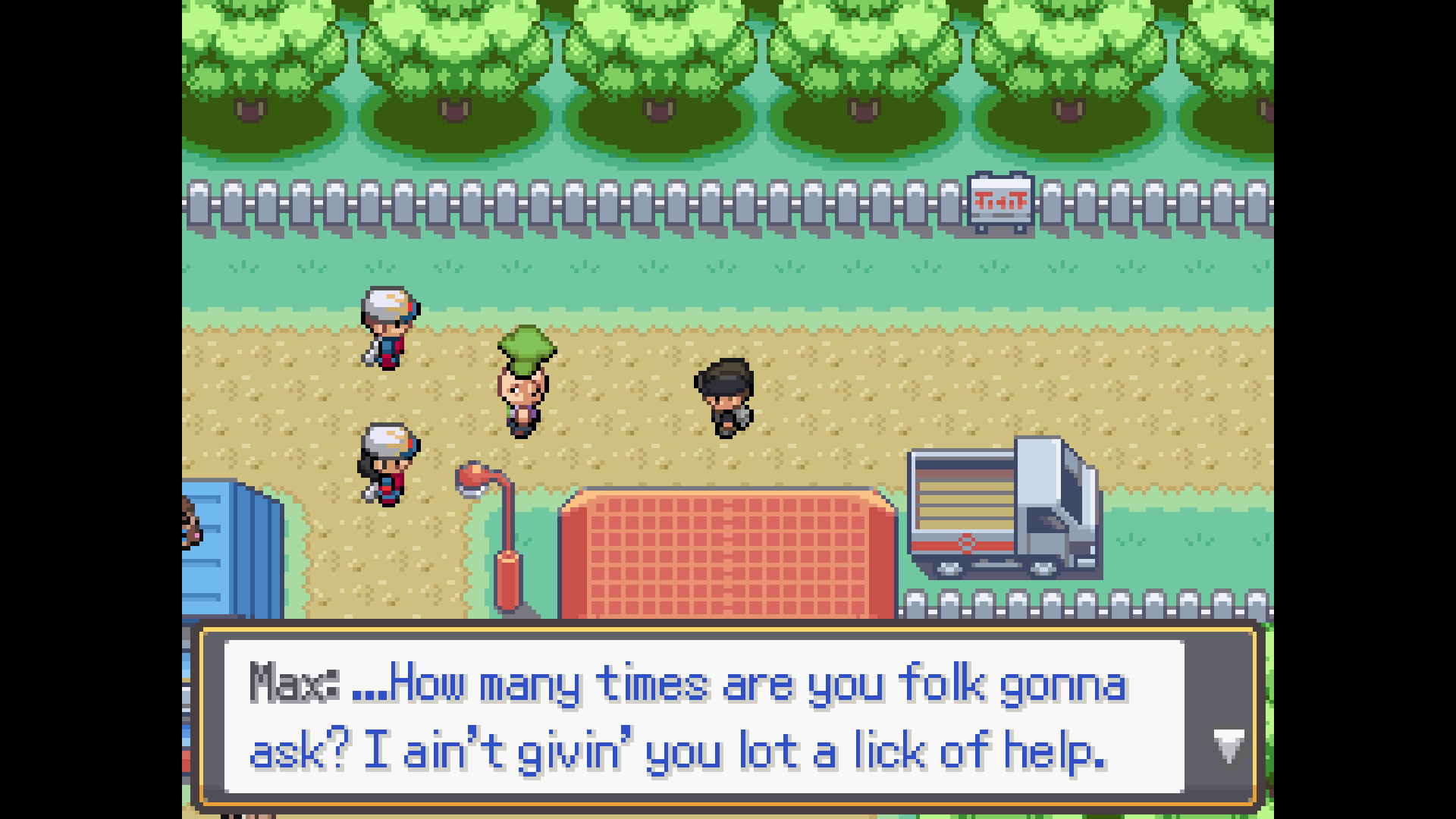Click the dialogue advance arrow

point(1231,747)
